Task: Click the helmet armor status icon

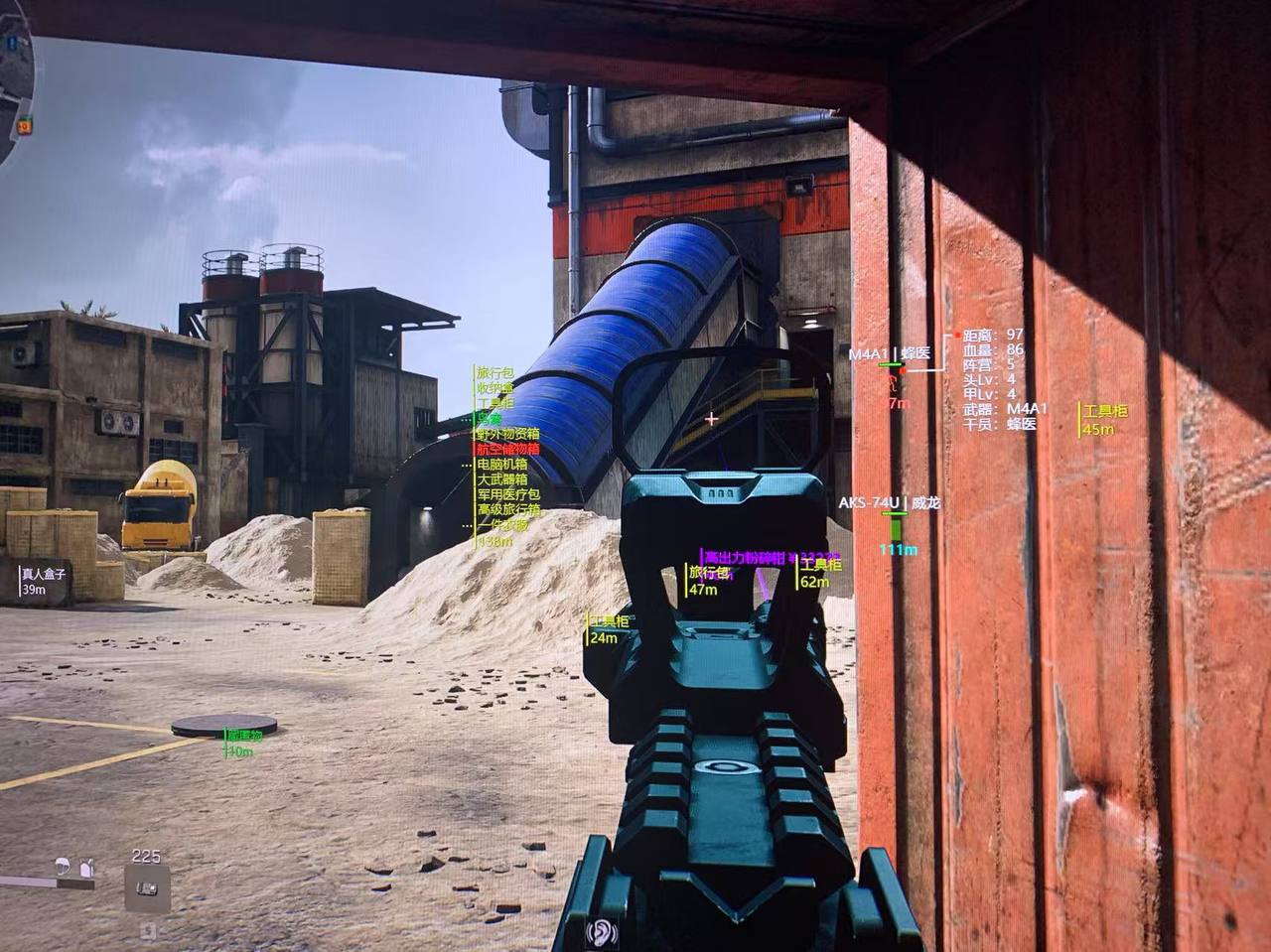Action: point(65,864)
